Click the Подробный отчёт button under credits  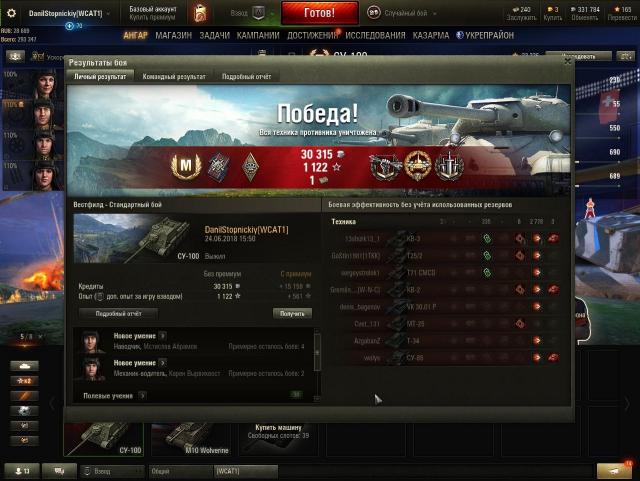(118, 313)
